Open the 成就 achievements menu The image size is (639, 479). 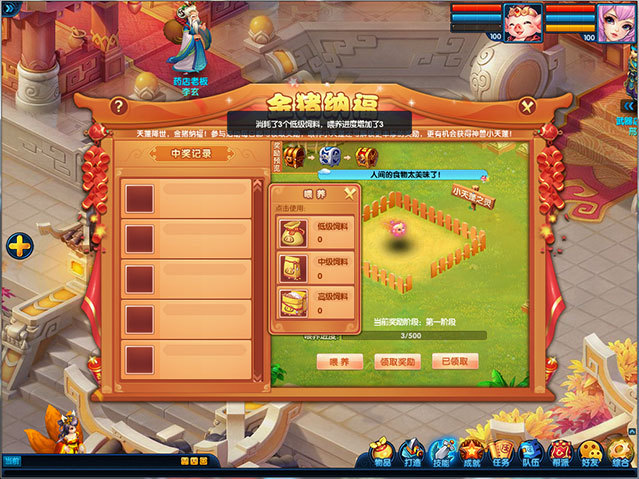pyautogui.click(x=472, y=454)
